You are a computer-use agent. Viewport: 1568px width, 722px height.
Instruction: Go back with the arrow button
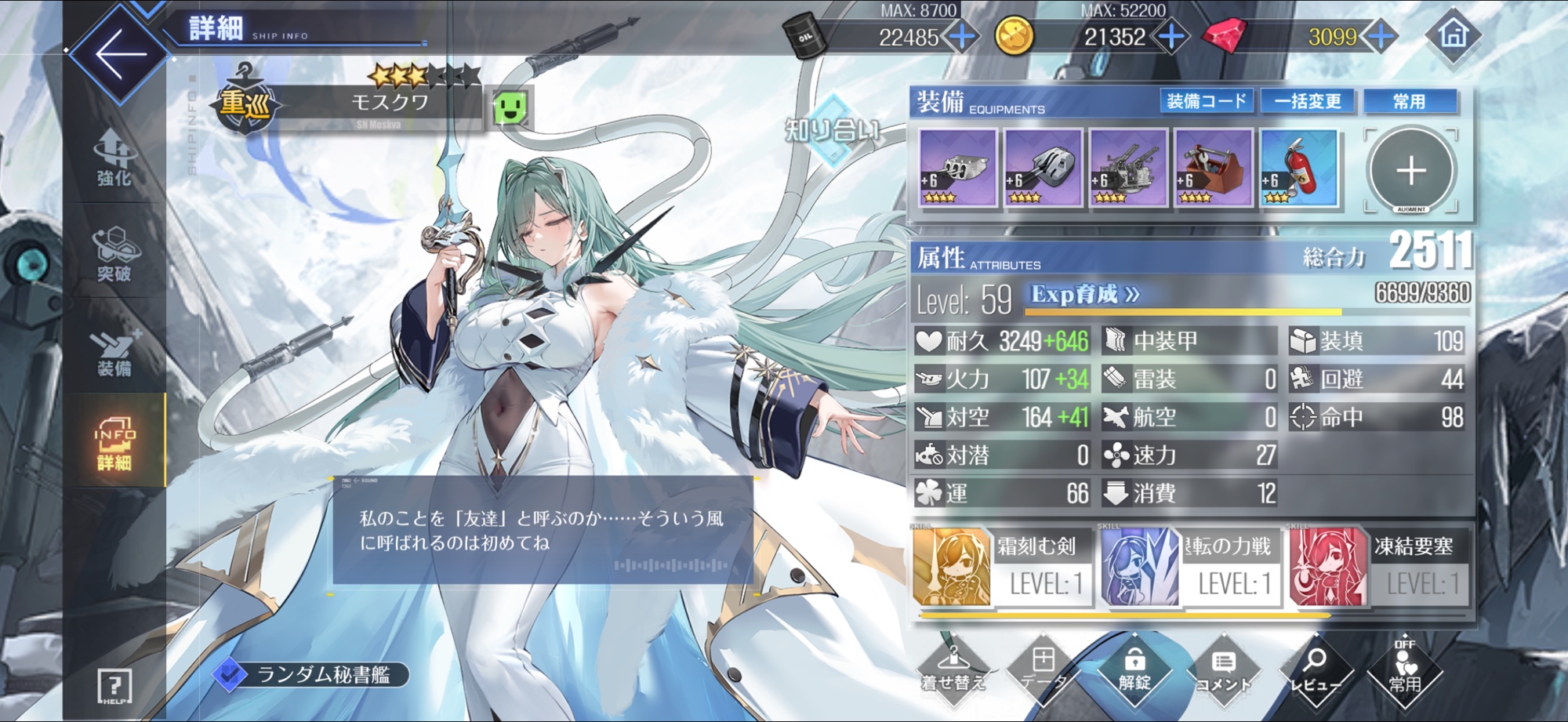click(120, 54)
